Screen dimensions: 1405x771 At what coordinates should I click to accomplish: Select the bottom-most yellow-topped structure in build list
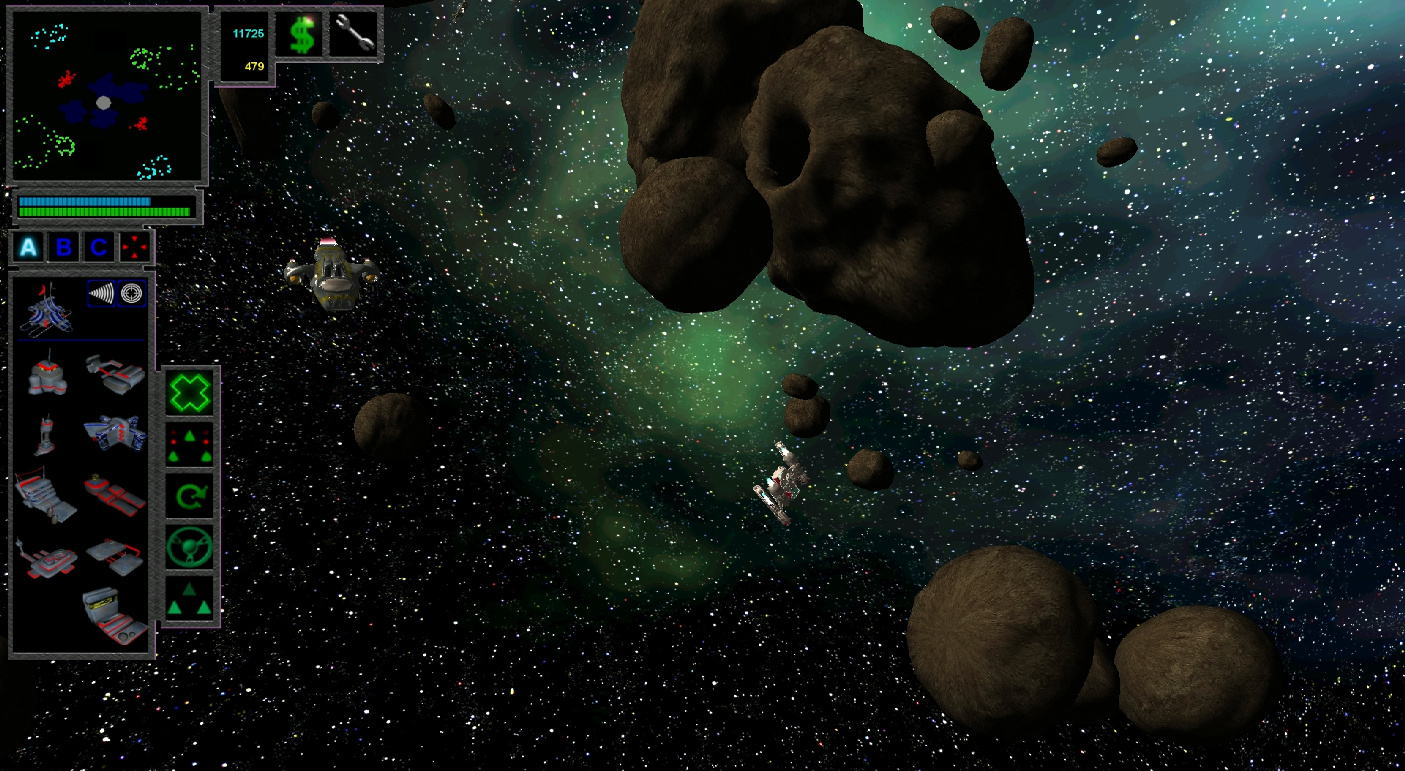point(110,615)
